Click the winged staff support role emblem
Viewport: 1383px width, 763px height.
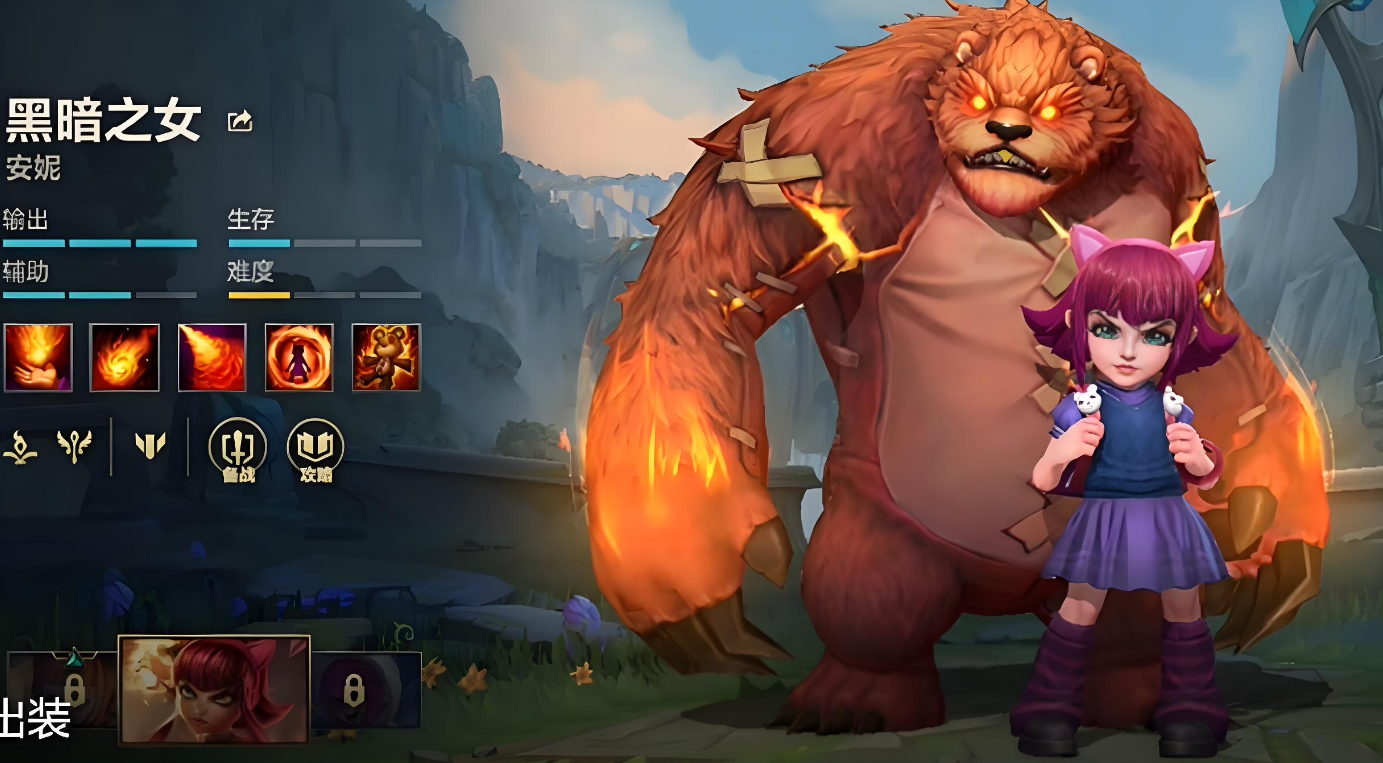74,446
